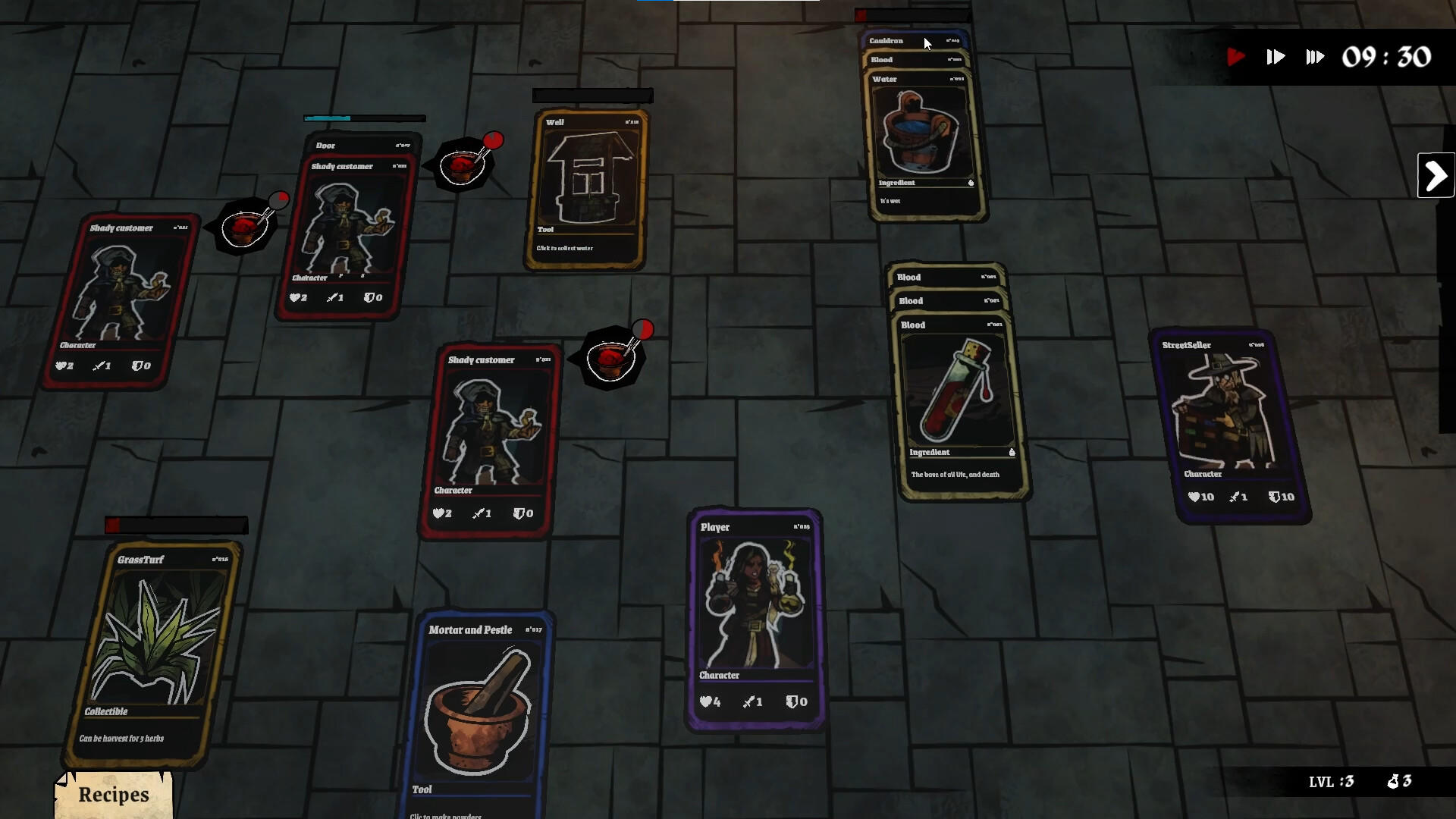1456x819 pixels.
Task: Click the cyan progress bar above the Door card
Action: (x=326, y=118)
